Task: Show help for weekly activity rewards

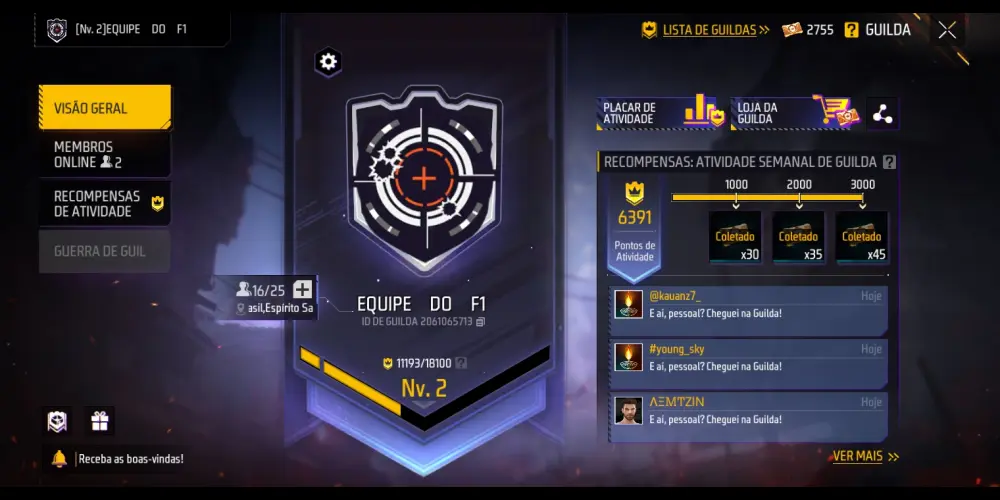Action: [889, 162]
